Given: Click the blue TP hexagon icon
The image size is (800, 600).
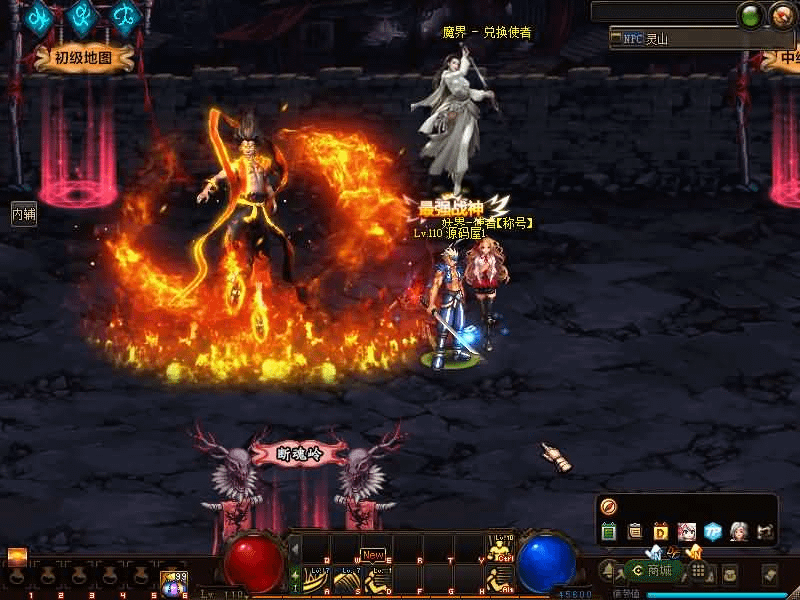Looking at the screenshot, I should point(713,532).
